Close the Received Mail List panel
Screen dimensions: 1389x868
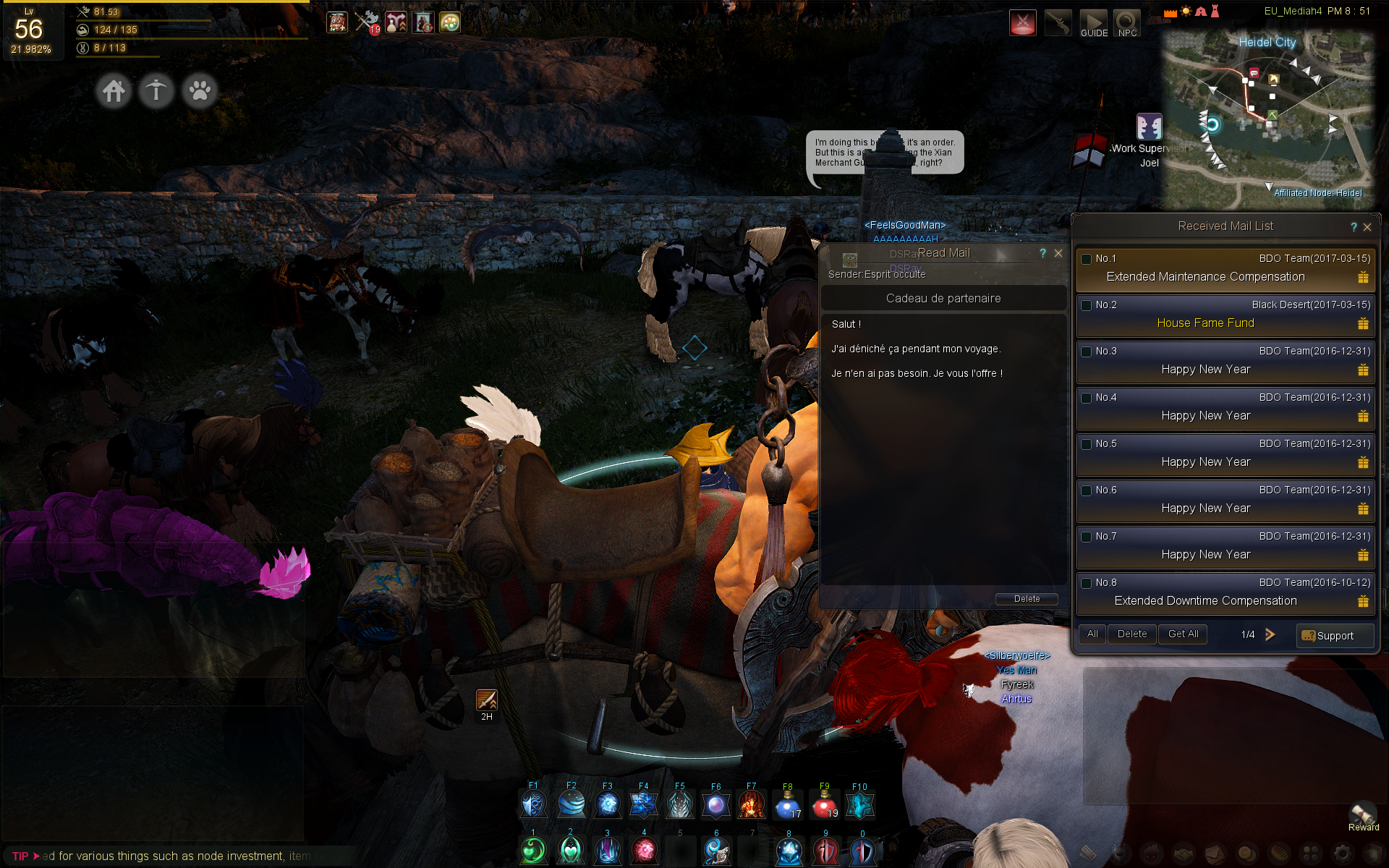tap(1367, 227)
